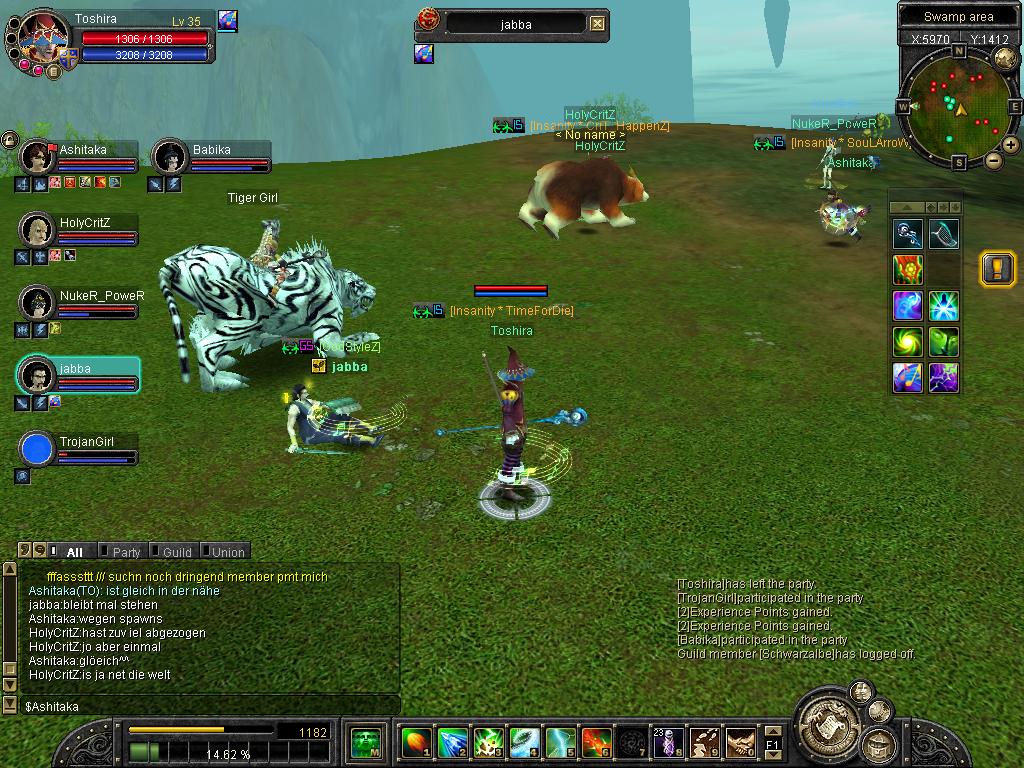The image size is (1024, 768).
Task: Zoom out the minimap with minus button
Action: point(993,160)
